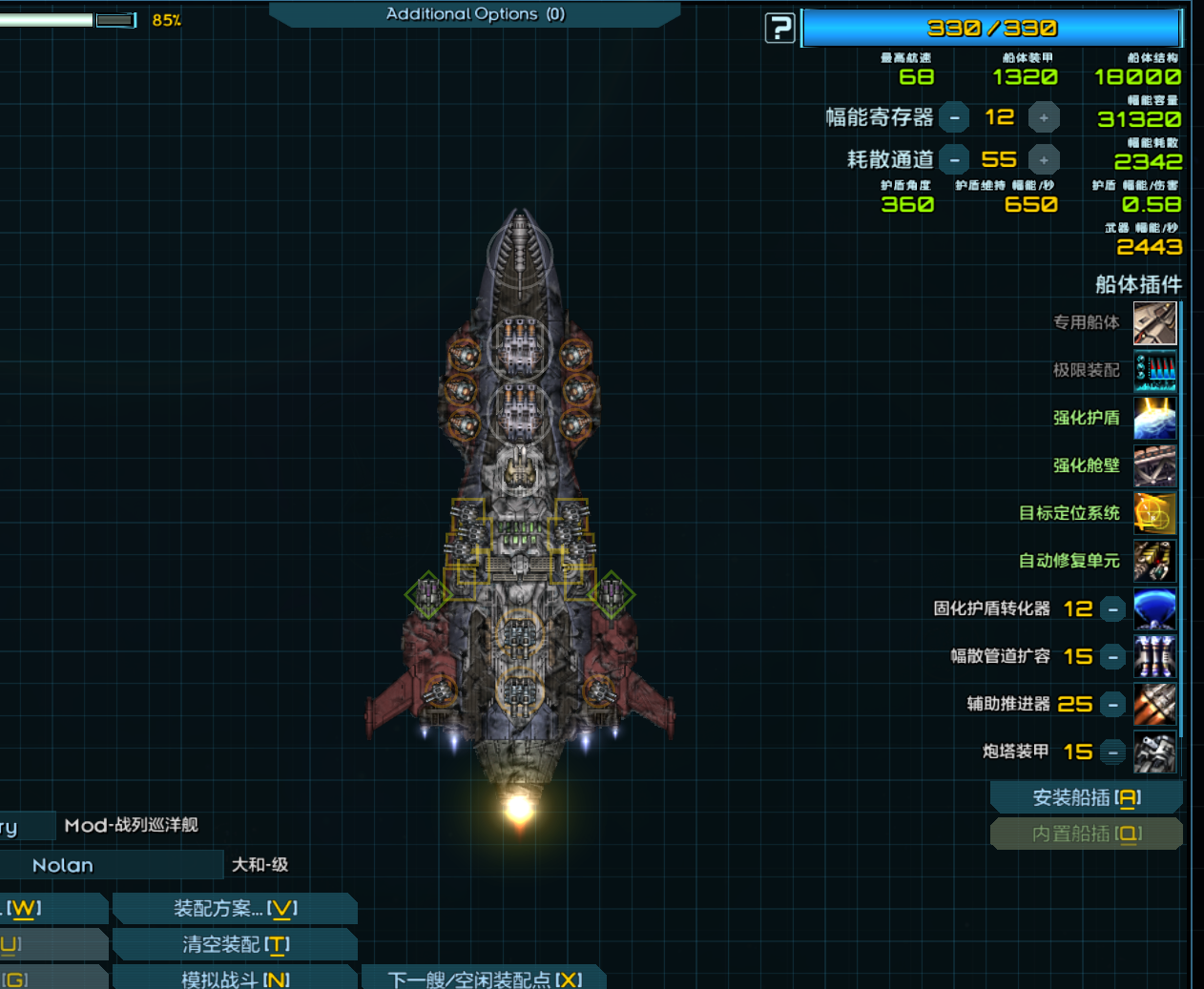Viewport: 1204px width, 989px height.
Task: Choose the 目标定位系统 hullmod icon
Action: click(x=1154, y=513)
